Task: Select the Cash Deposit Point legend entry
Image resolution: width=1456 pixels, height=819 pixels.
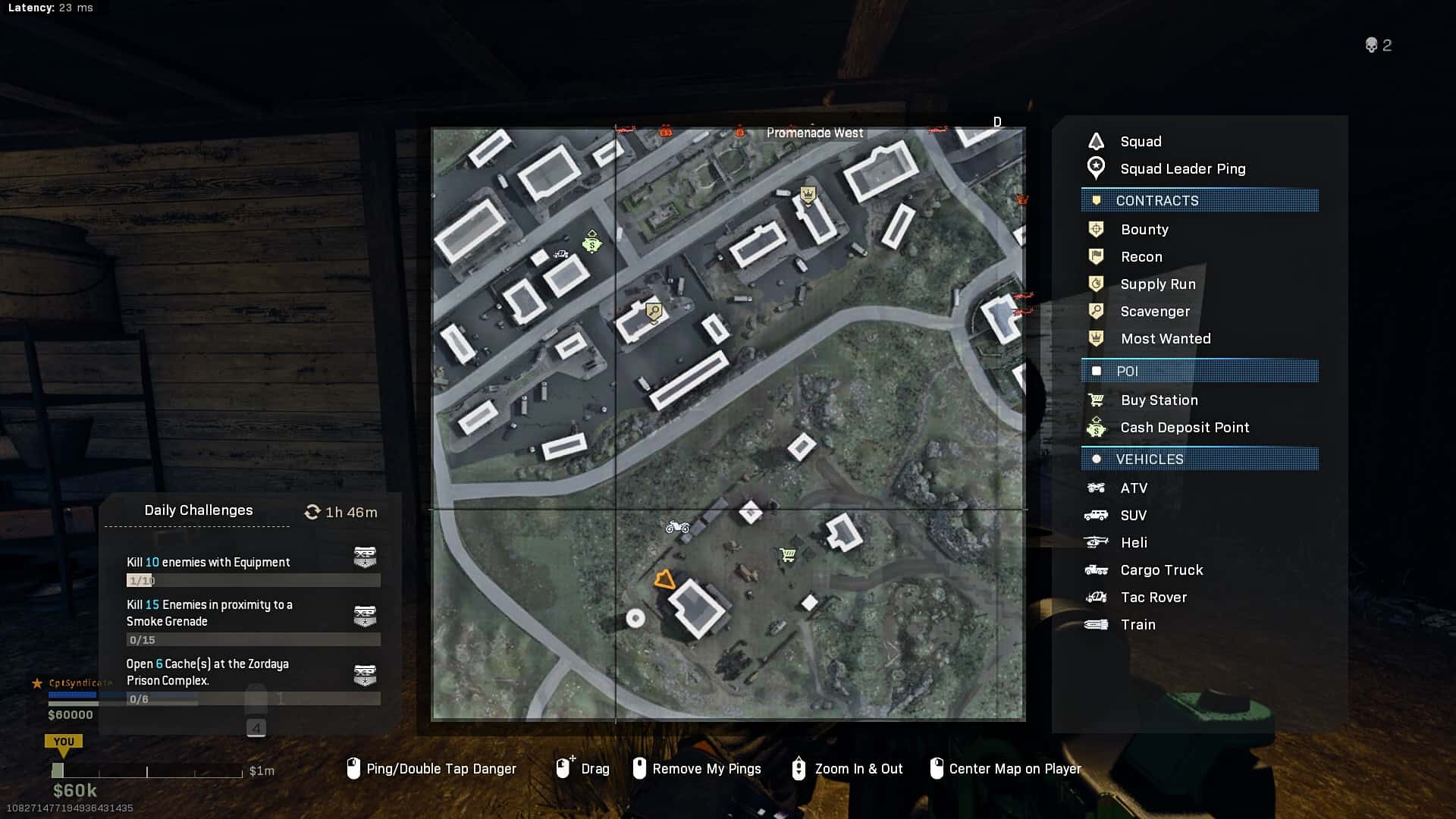Action: (1184, 428)
